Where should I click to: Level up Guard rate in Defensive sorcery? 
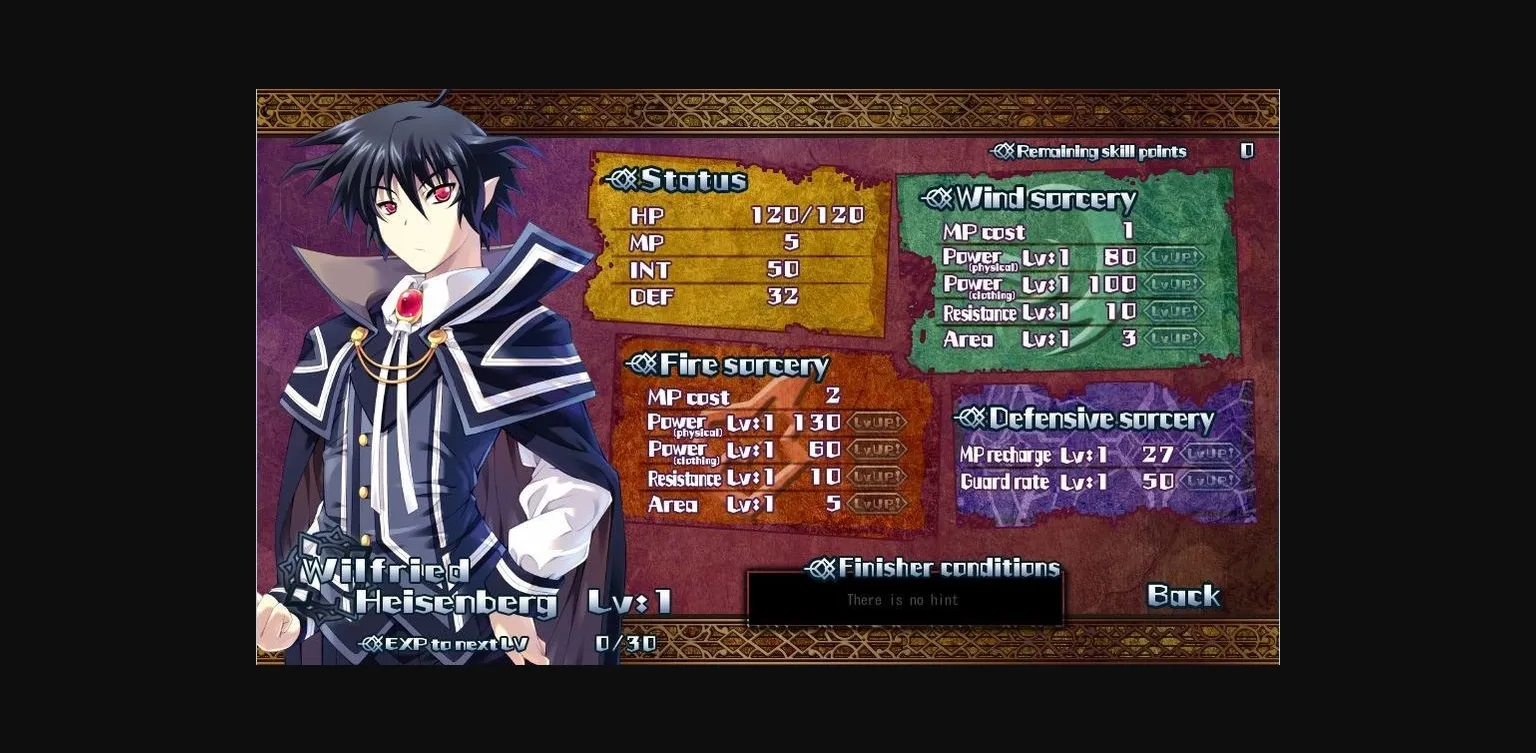coord(1209,482)
